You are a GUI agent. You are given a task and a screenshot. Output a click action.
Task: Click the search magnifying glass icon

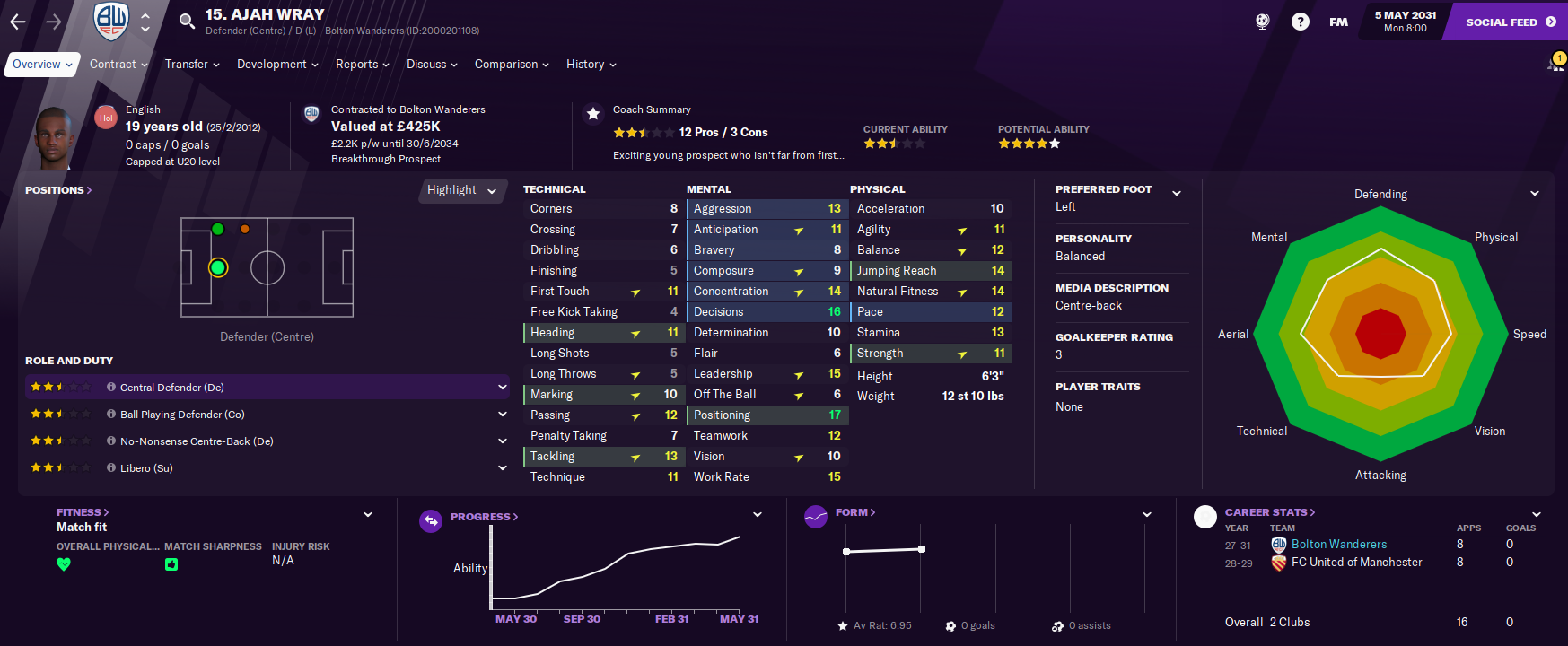point(187,21)
